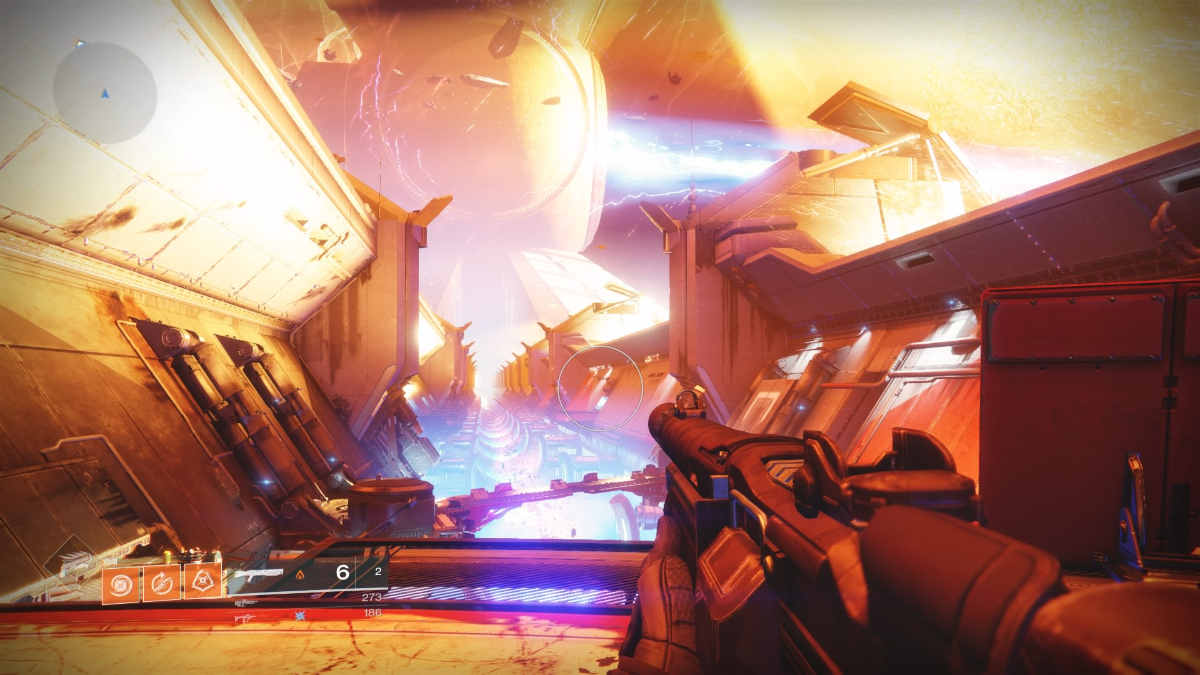Activate the swirl grenade ability icon
The height and width of the screenshot is (675, 1200).
(x=121, y=584)
